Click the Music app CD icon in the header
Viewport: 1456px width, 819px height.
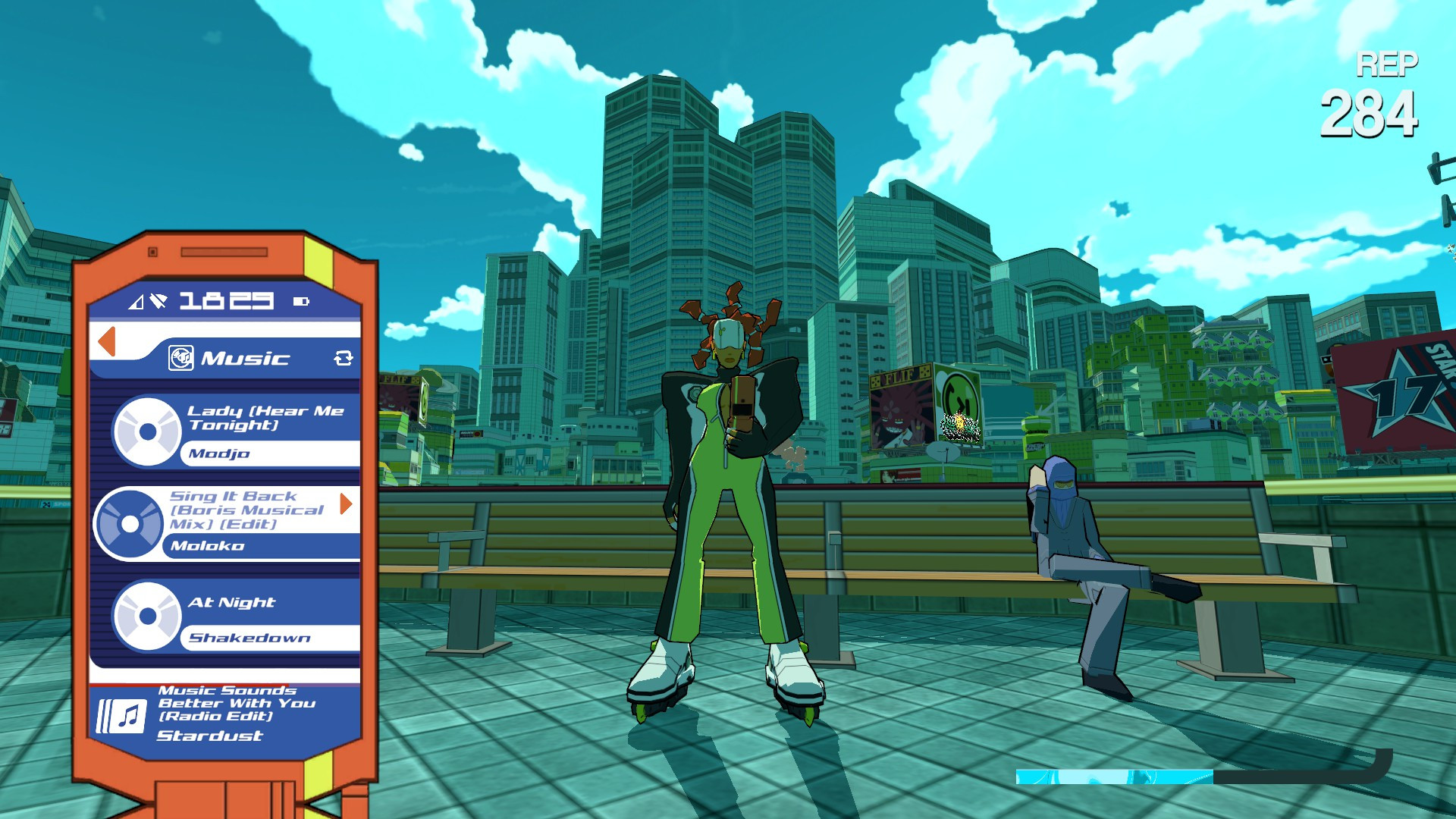click(183, 358)
